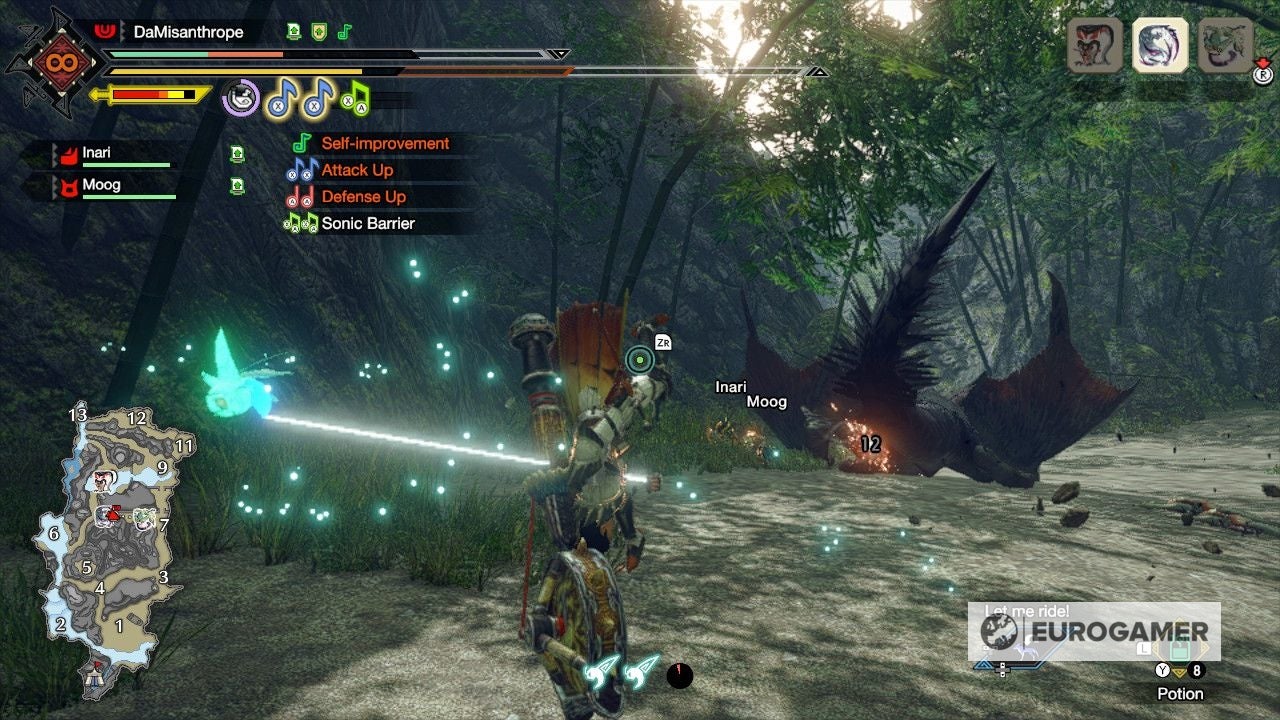This screenshot has width=1280, height=720.
Task: Click the Defense Up note icon
Action: click(x=299, y=197)
